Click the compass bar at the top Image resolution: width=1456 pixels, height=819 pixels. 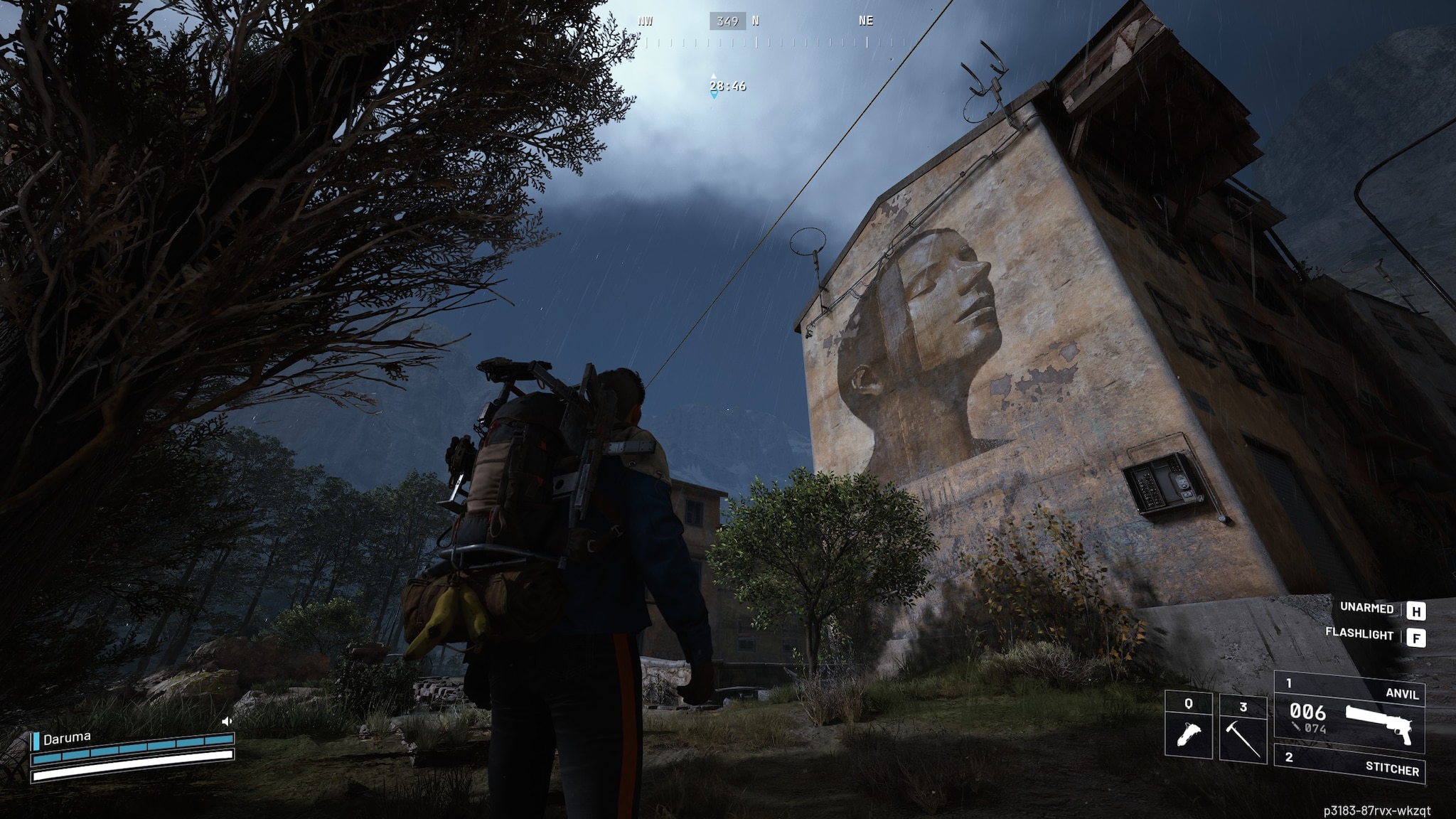[728, 32]
